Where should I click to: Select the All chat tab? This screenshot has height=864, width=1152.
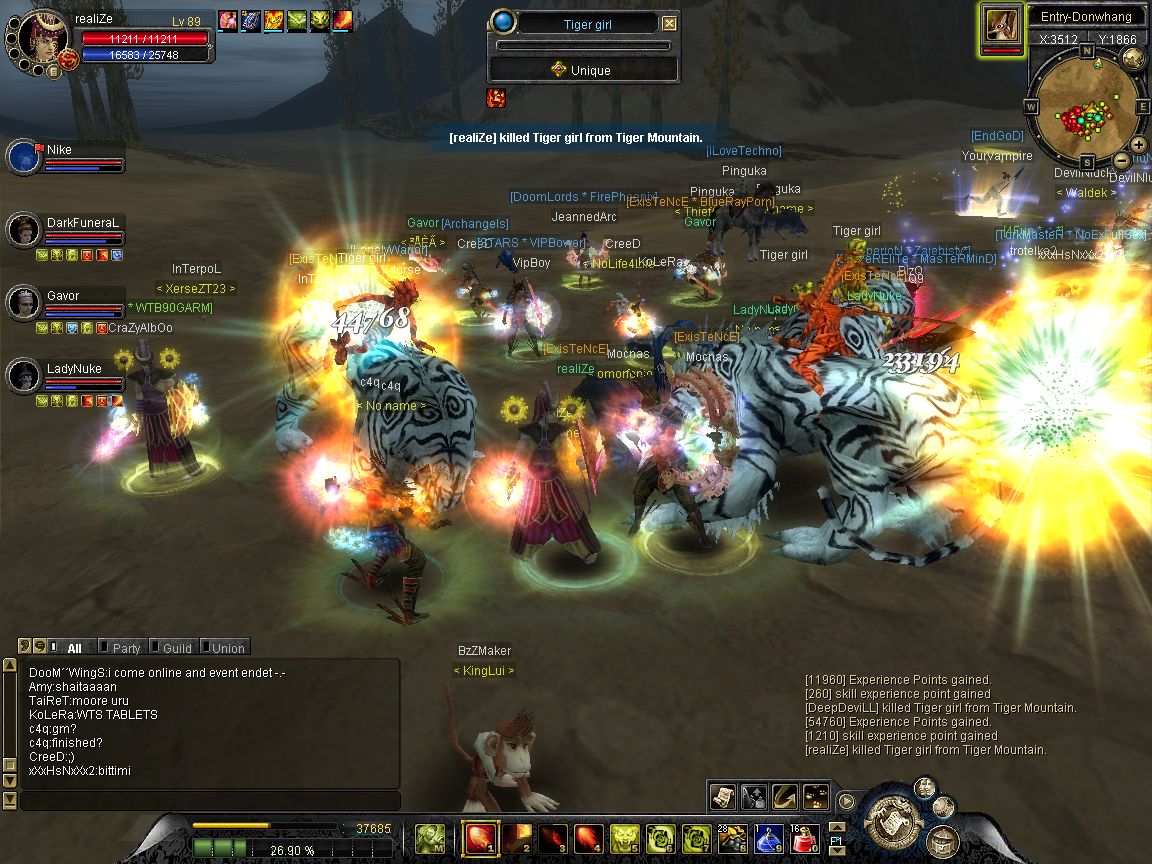[x=73, y=648]
